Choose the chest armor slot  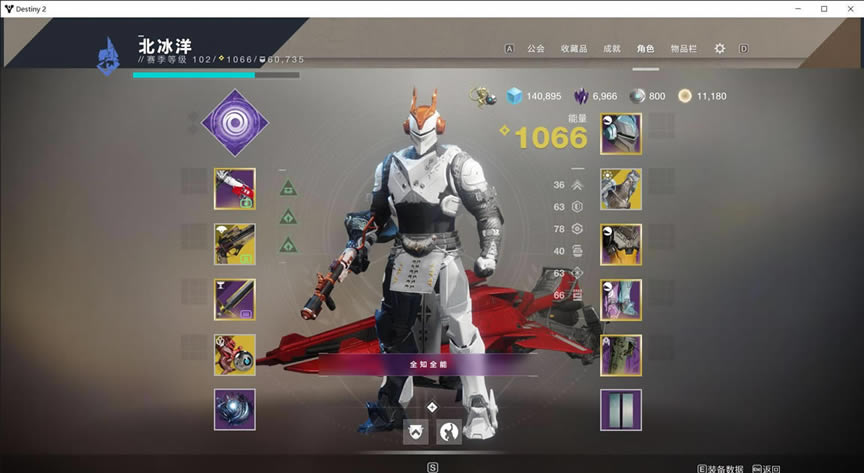tap(620, 244)
